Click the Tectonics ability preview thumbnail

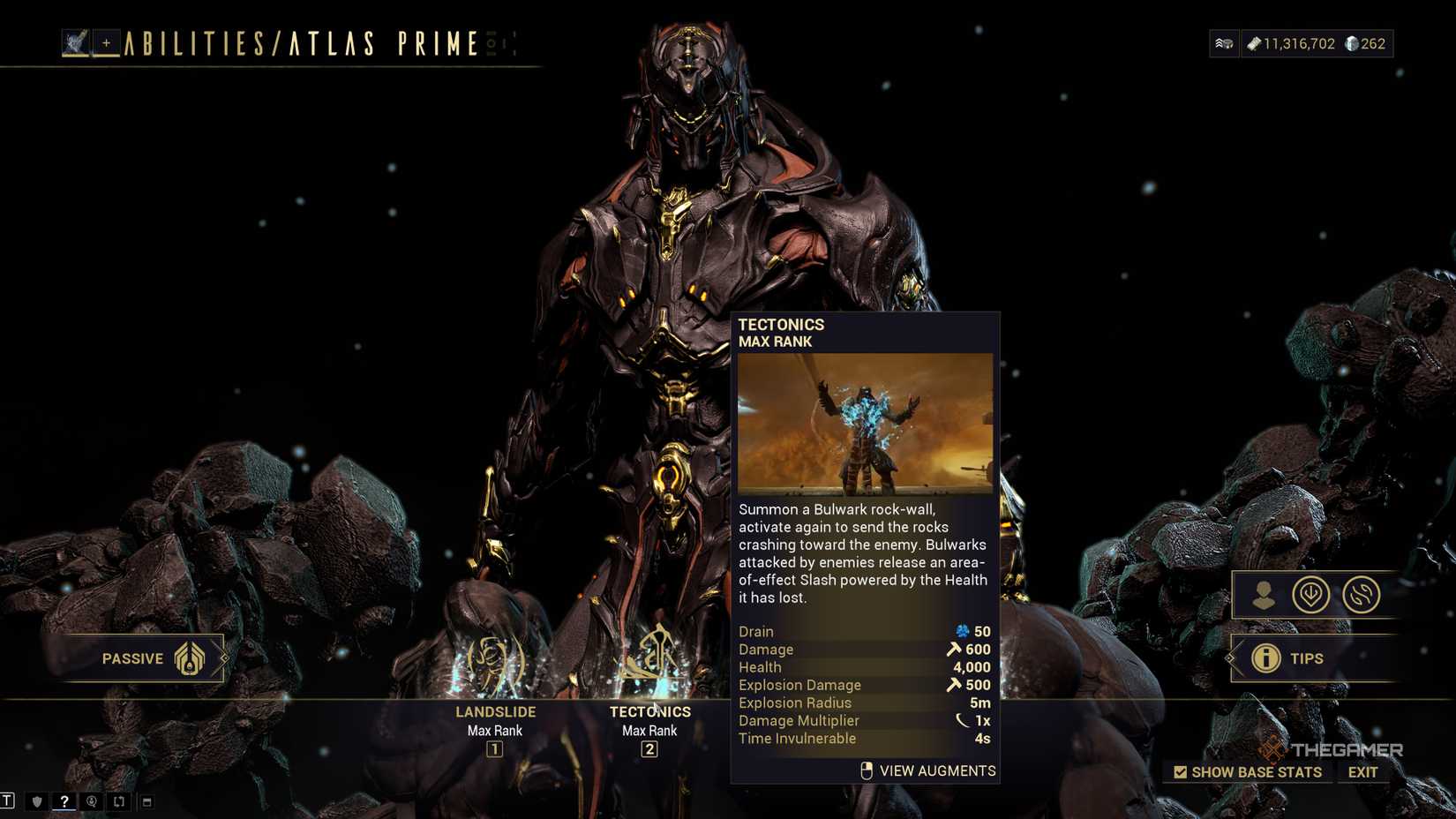[865, 424]
